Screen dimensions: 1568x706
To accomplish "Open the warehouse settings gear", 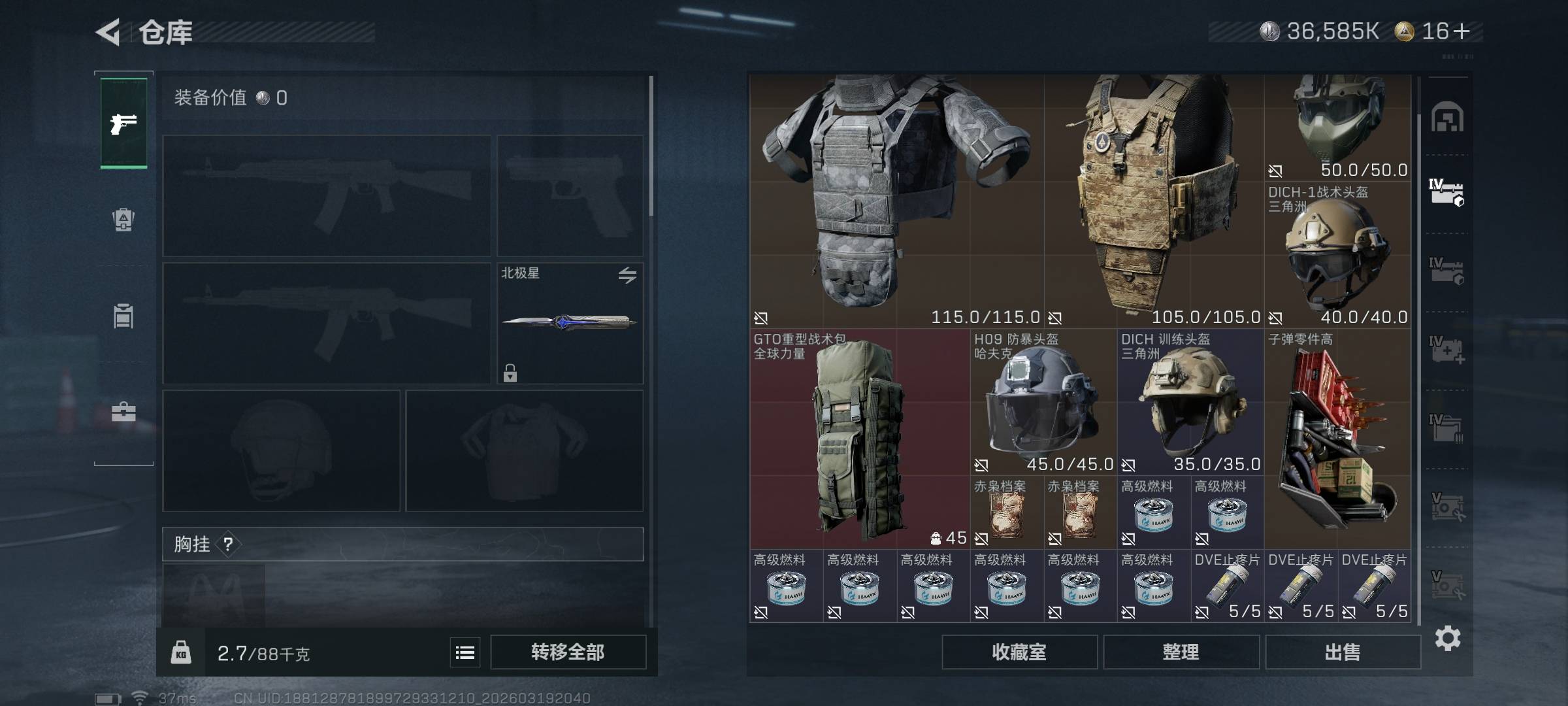I will 1447,638.
